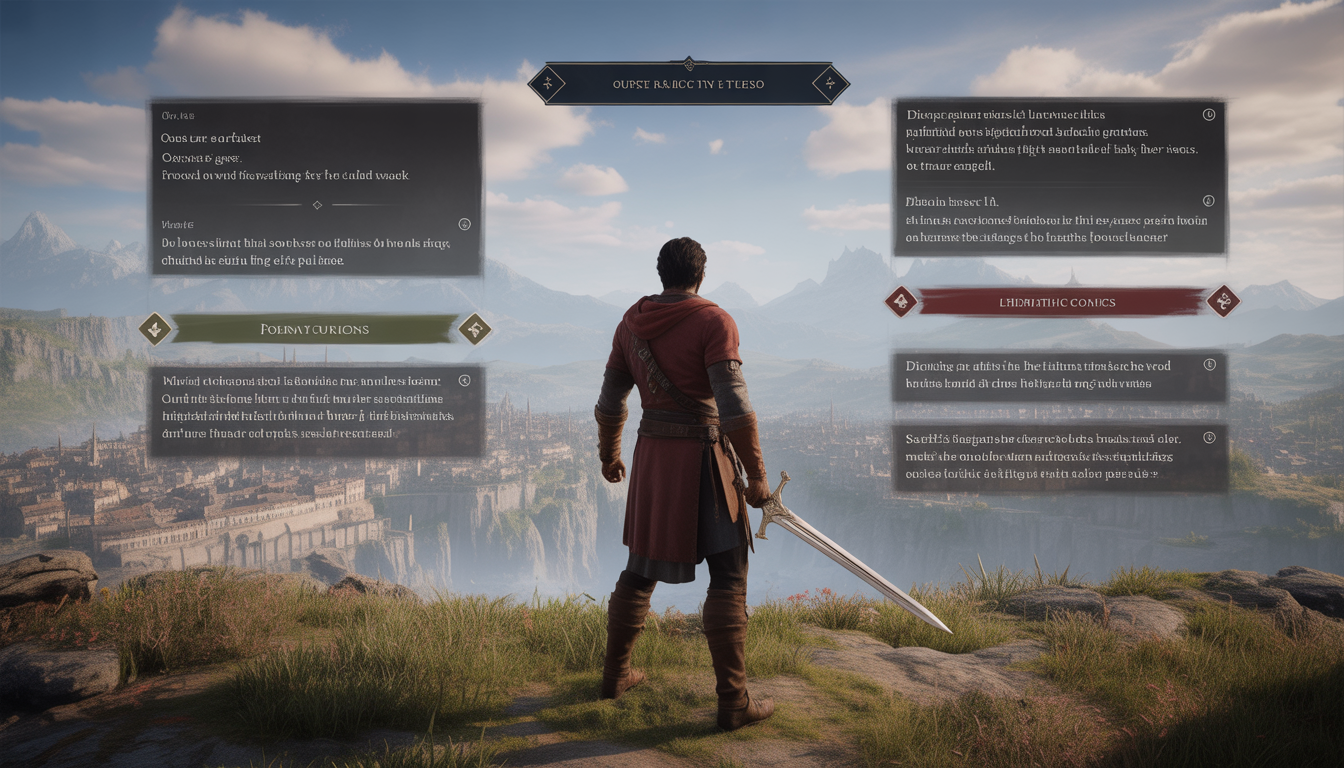Open the green Folnaycurions banner
The image size is (1344, 768).
(314, 329)
